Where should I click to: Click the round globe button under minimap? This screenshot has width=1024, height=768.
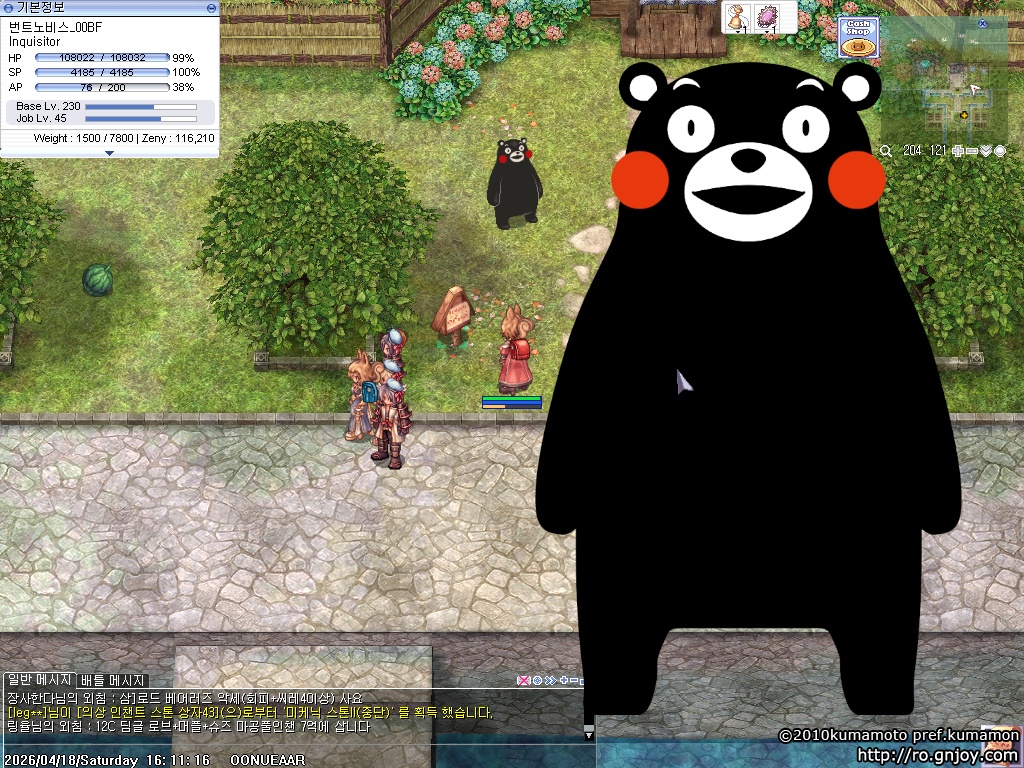click(1000, 151)
